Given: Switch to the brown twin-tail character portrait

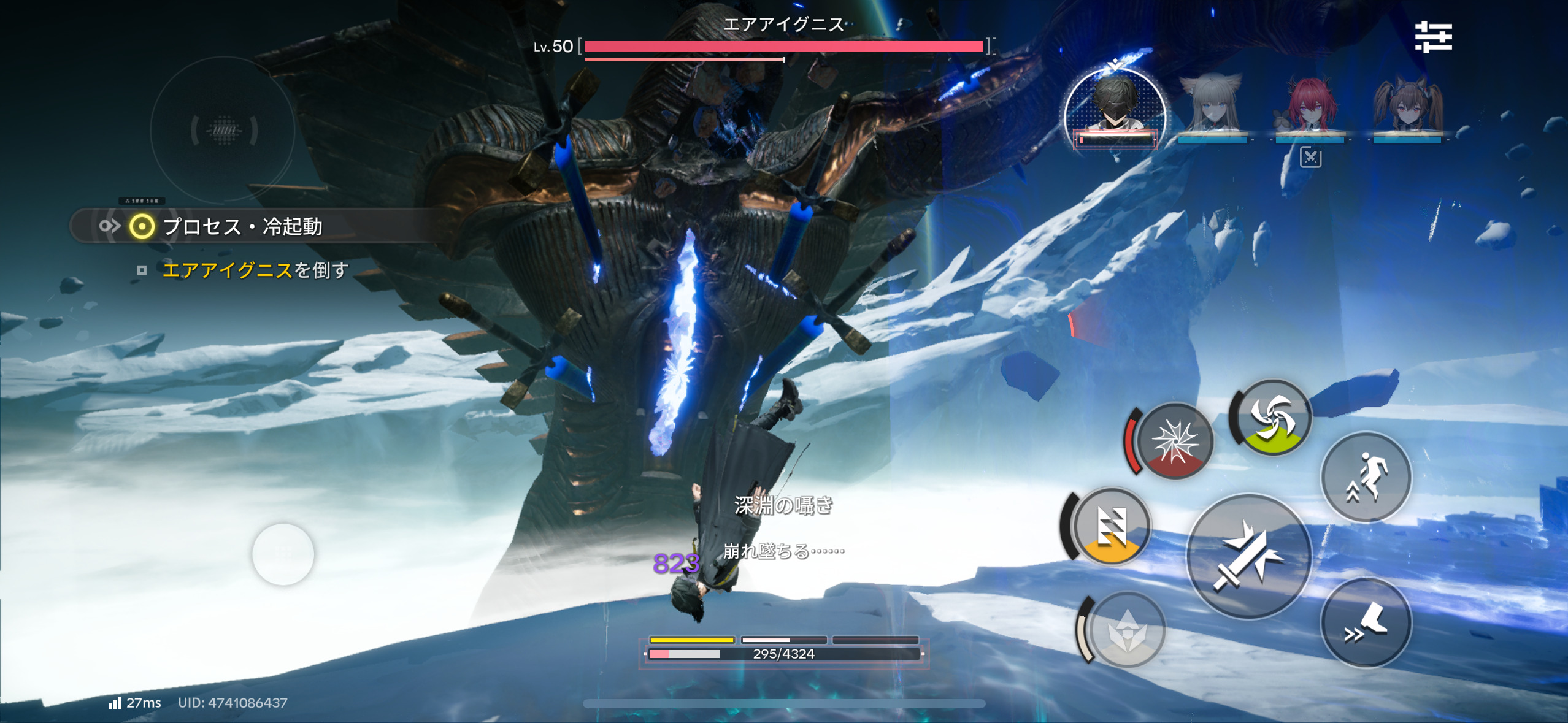Looking at the screenshot, I should coord(1407,107).
